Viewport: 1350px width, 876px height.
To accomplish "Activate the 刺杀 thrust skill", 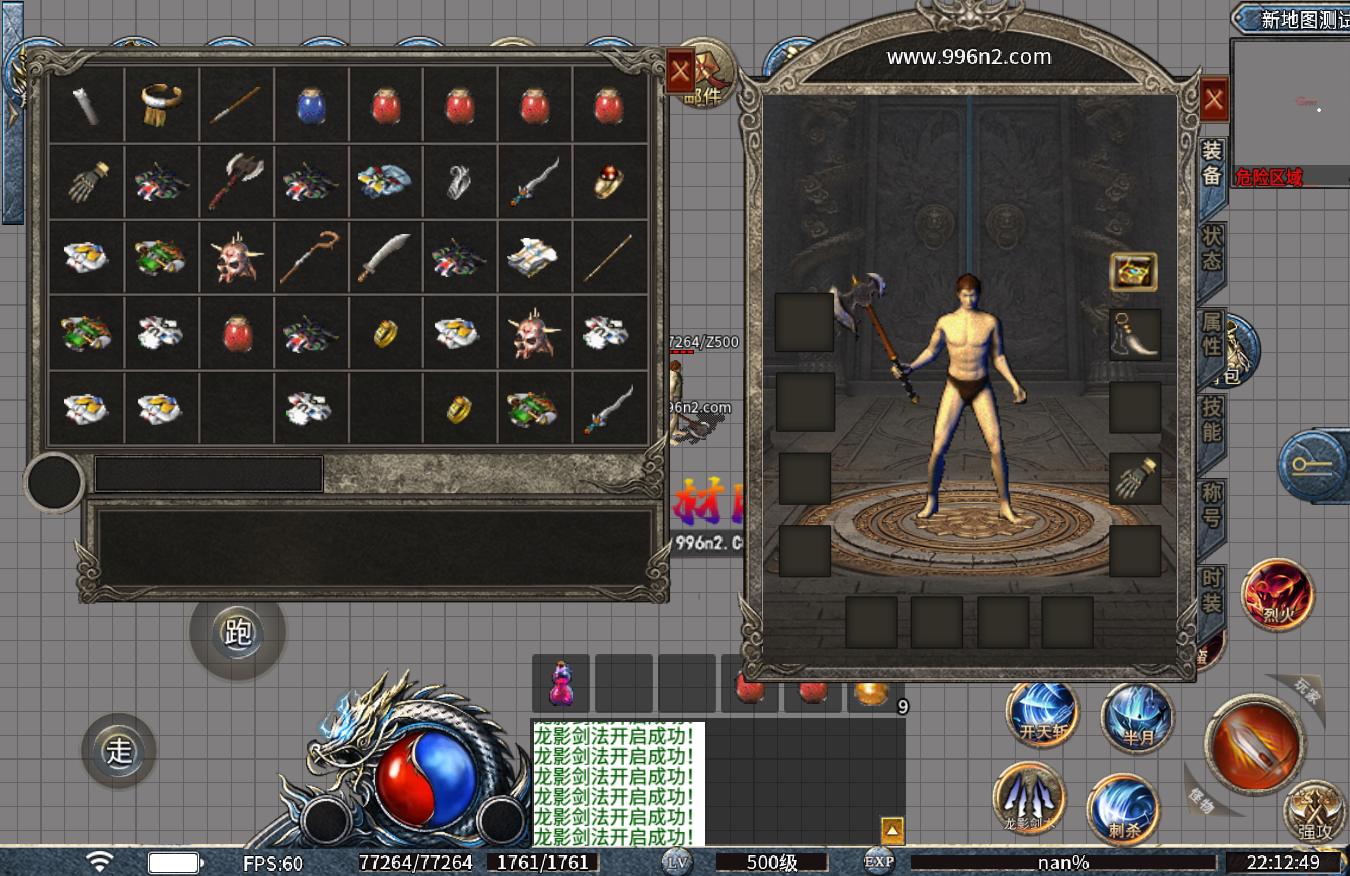I will 1123,810.
